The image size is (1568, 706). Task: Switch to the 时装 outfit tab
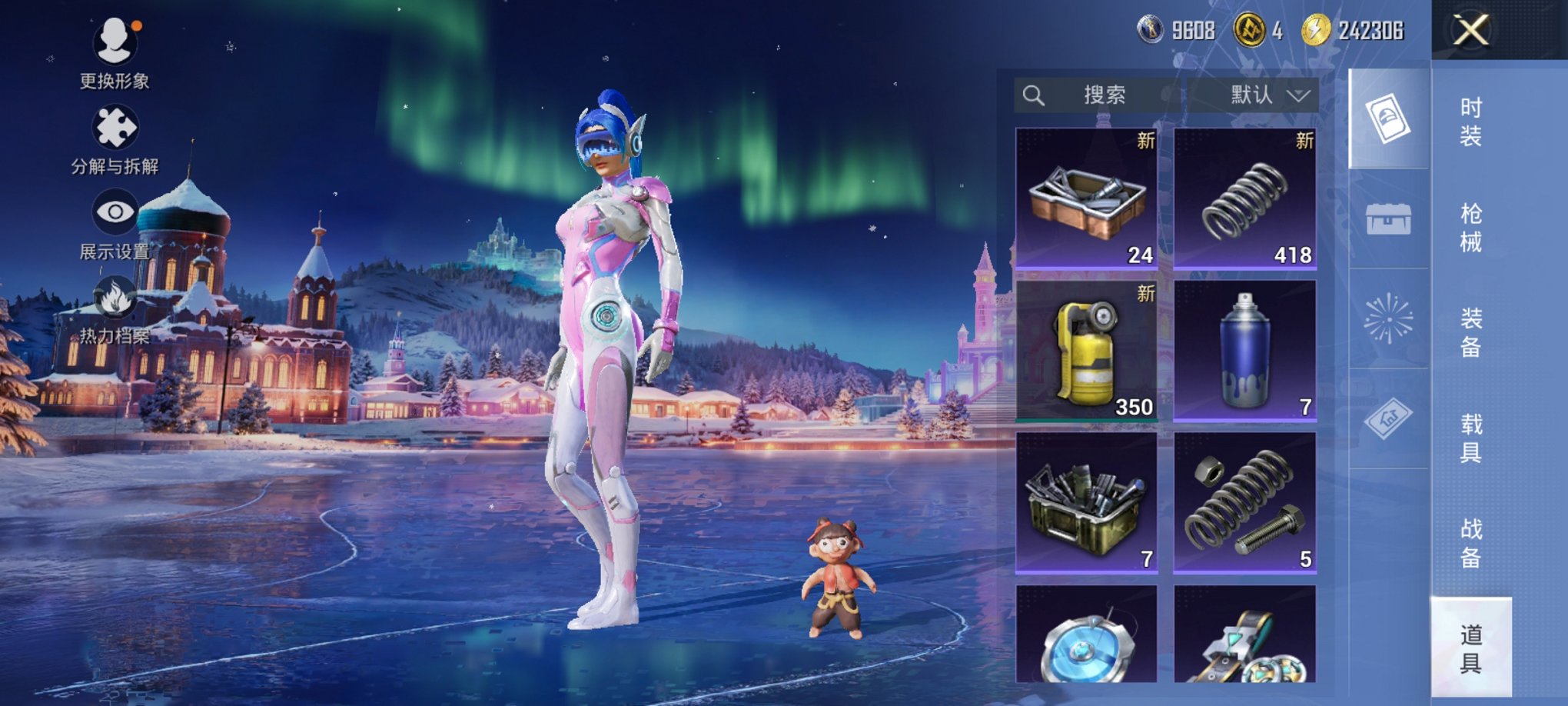click(1470, 122)
